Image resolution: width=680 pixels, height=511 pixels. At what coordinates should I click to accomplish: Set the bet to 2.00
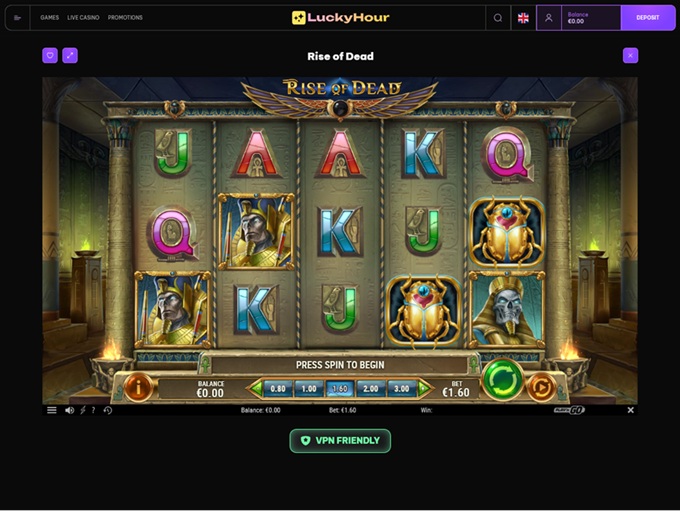371,388
